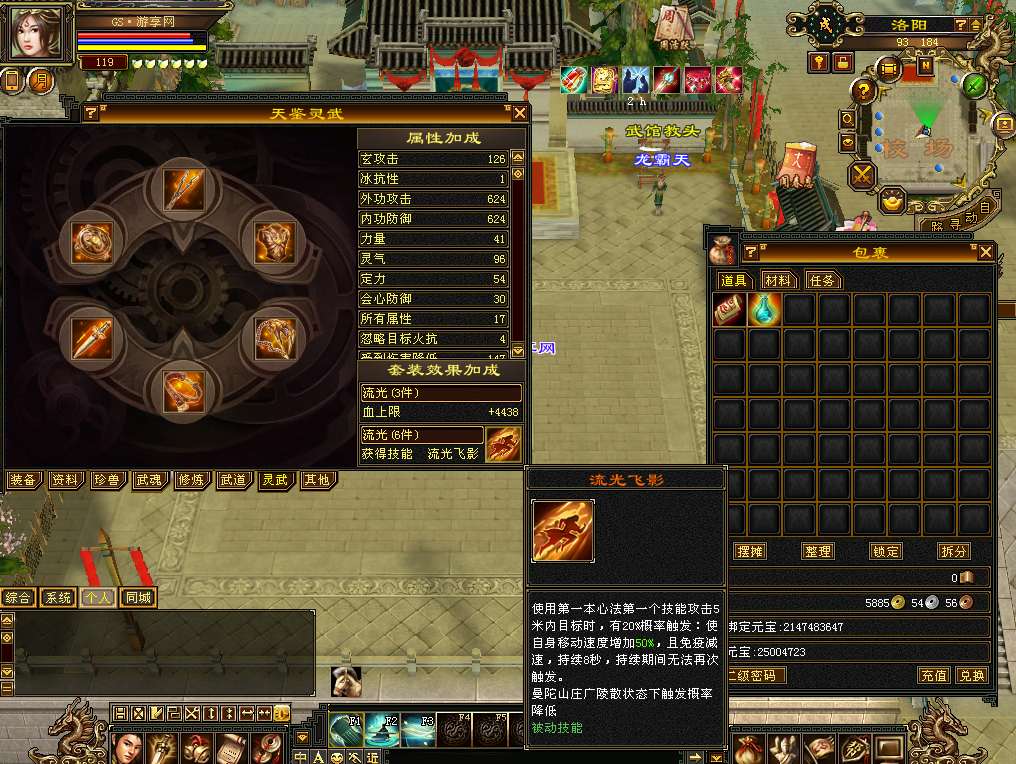Activate the F1 skill slot
The width and height of the screenshot is (1016, 764).
[x=346, y=730]
